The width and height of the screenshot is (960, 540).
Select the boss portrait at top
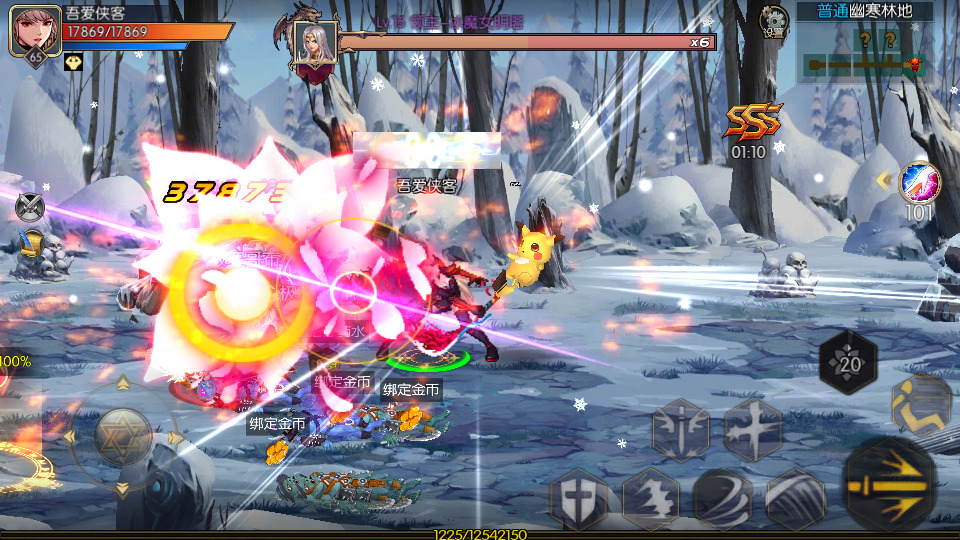tap(314, 44)
